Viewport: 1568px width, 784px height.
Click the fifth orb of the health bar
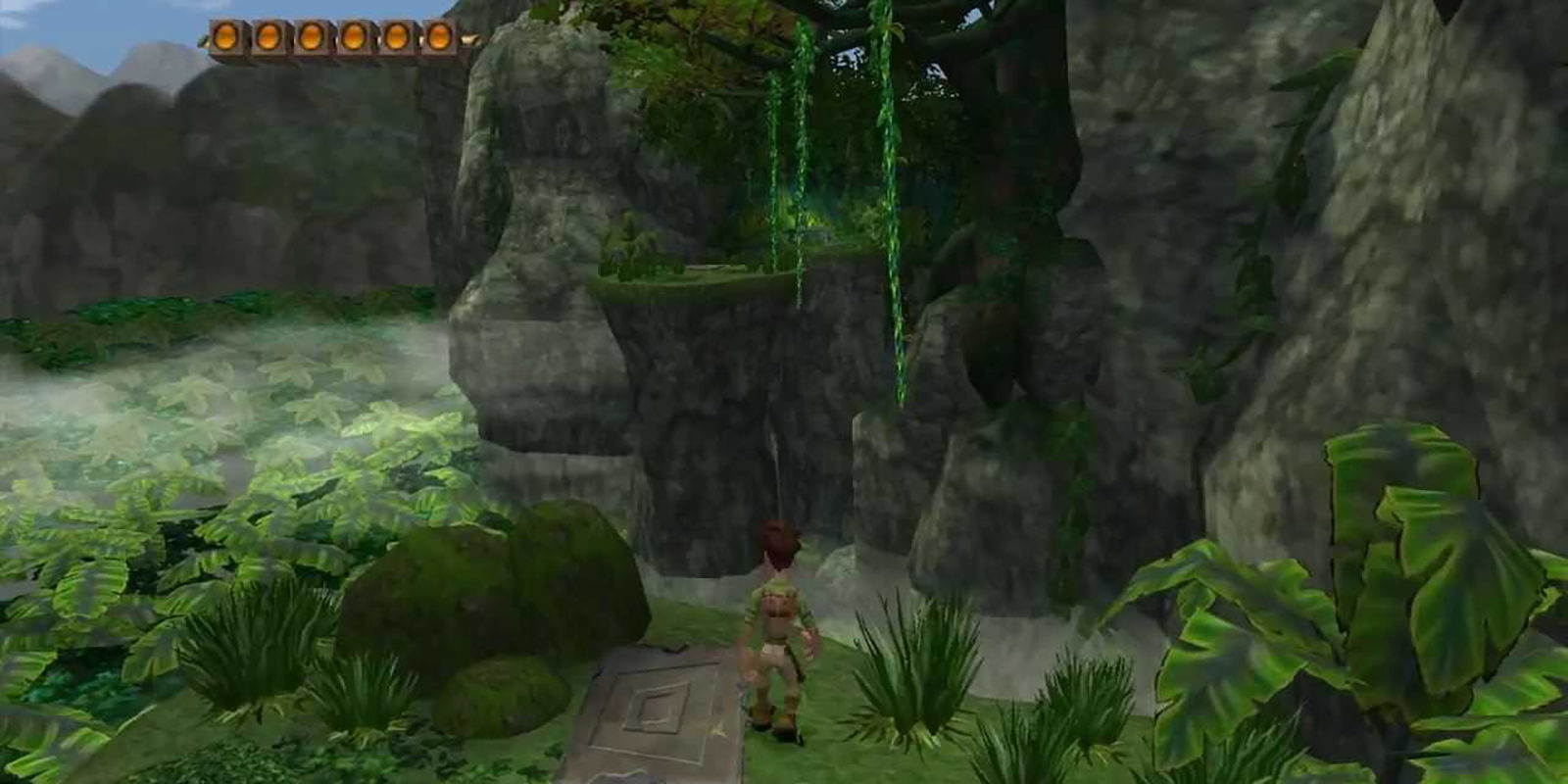397,37
